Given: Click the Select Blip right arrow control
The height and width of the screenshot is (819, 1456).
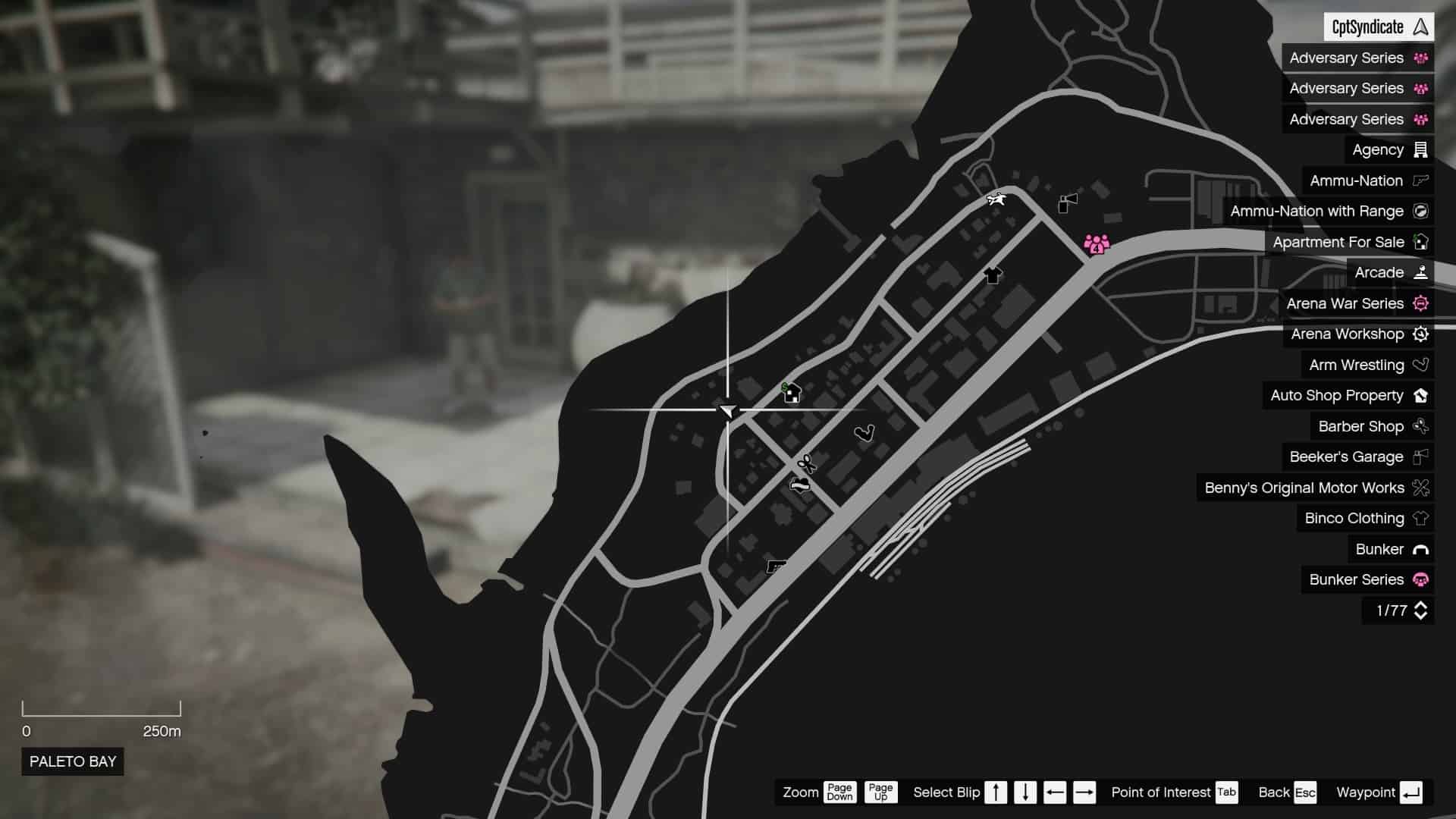Looking at the screenshot, I should point(1085,792).
